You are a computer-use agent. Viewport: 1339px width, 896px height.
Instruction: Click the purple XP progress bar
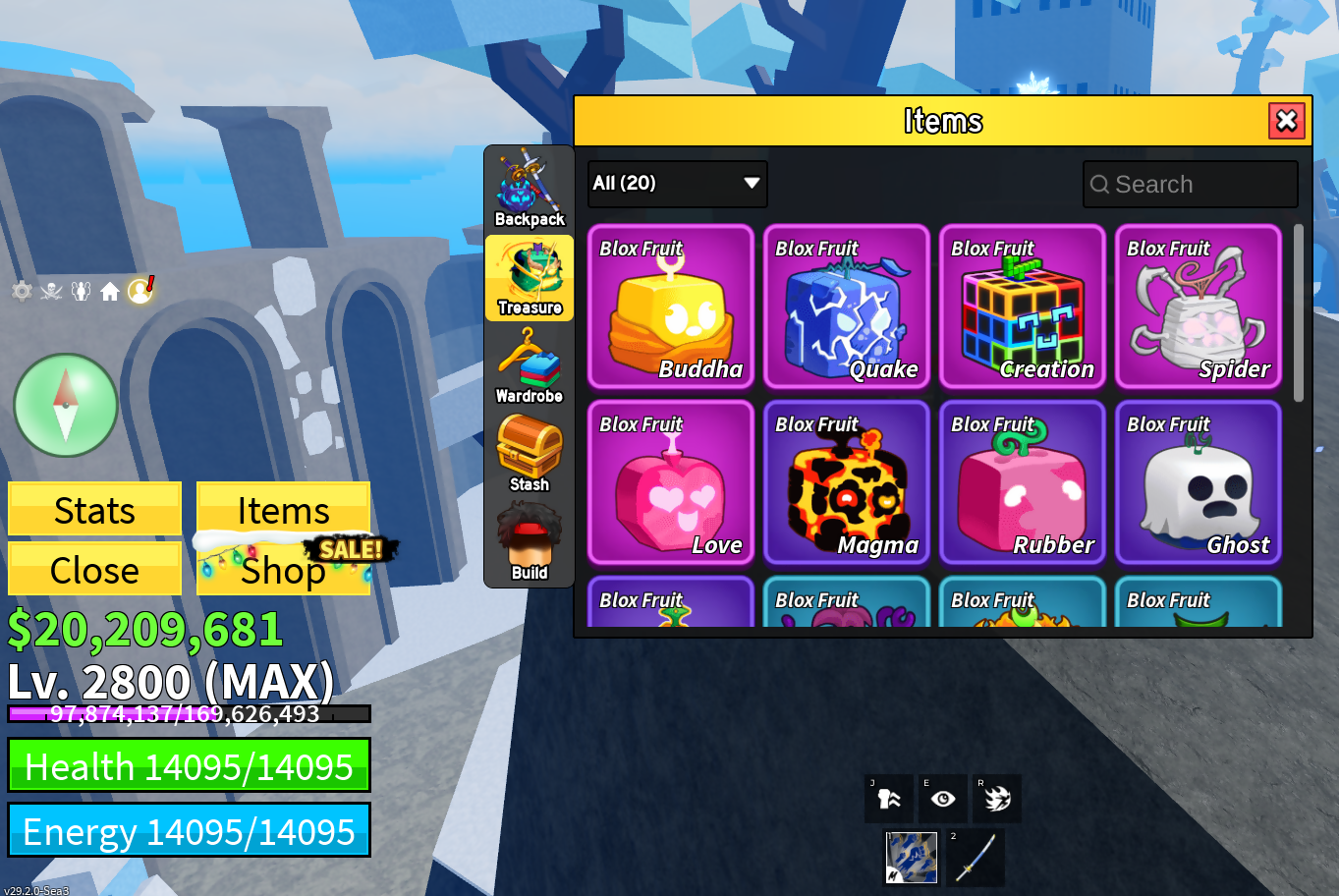(187, 714)
